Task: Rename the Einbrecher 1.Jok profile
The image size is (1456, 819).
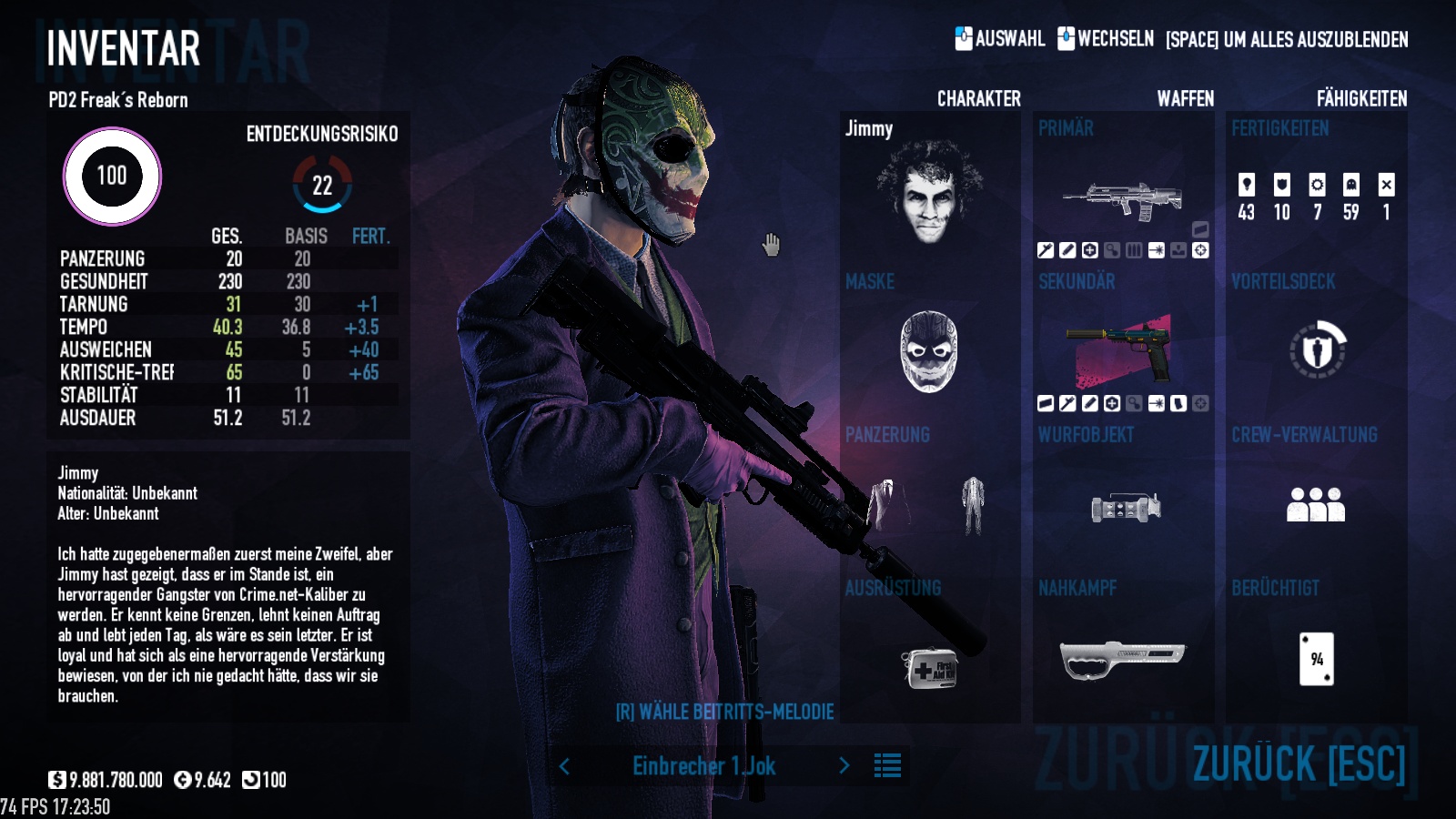Action: pyautogui.click(x=703, y=766)
